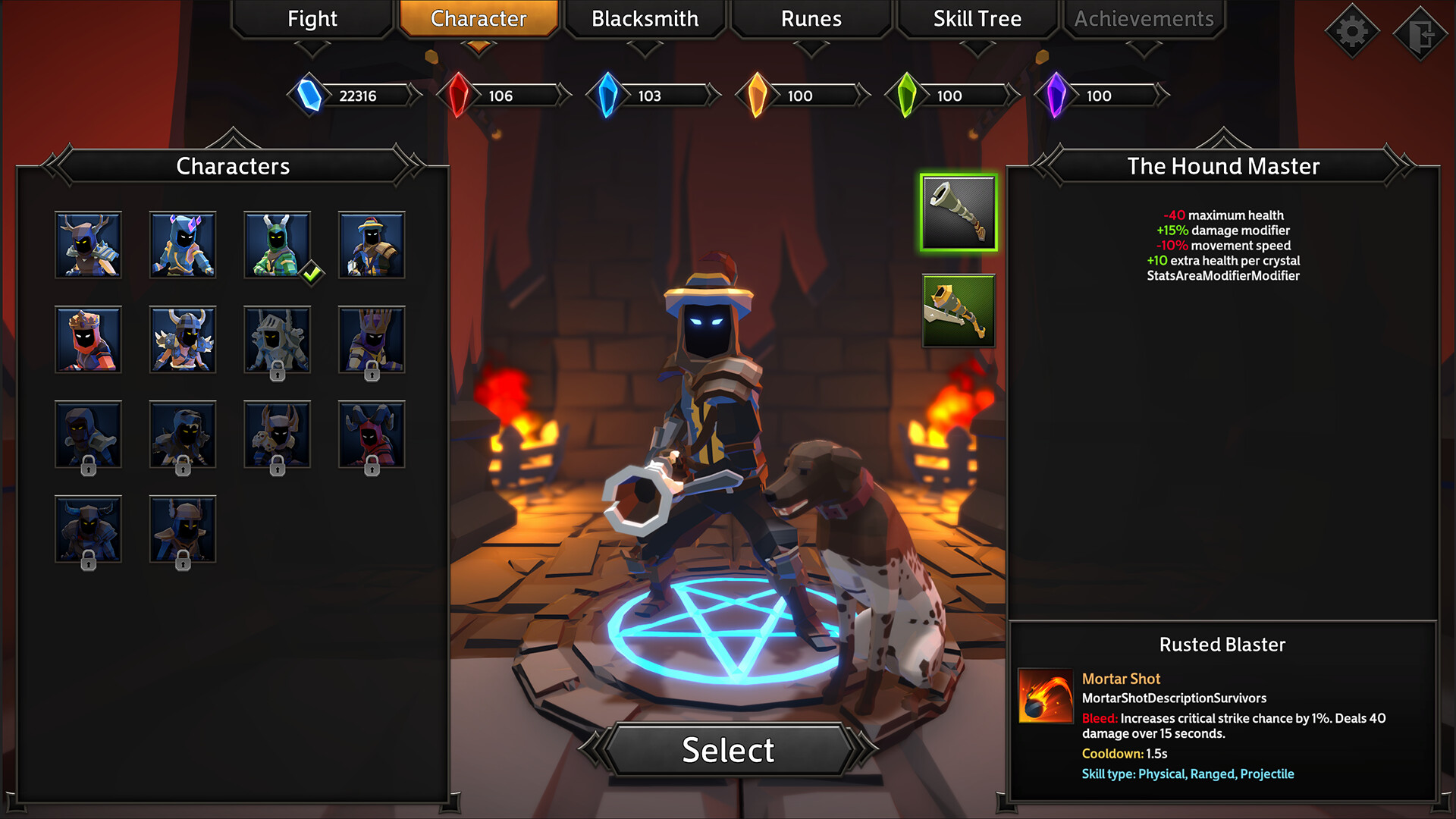Open the Fight tab
The width and height of the screenshot is (1456, 819).
311,19
